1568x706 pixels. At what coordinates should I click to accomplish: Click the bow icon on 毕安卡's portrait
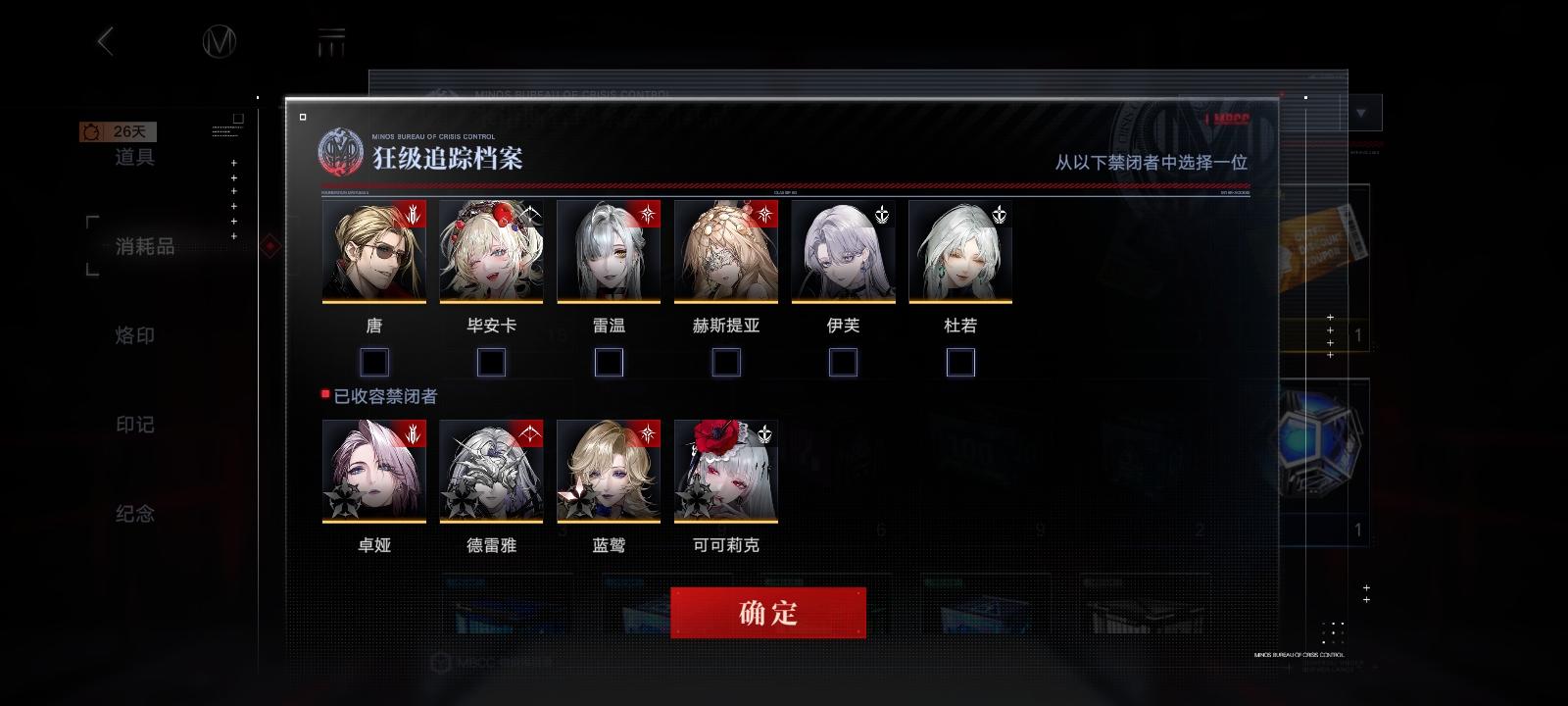pos(530,212)
